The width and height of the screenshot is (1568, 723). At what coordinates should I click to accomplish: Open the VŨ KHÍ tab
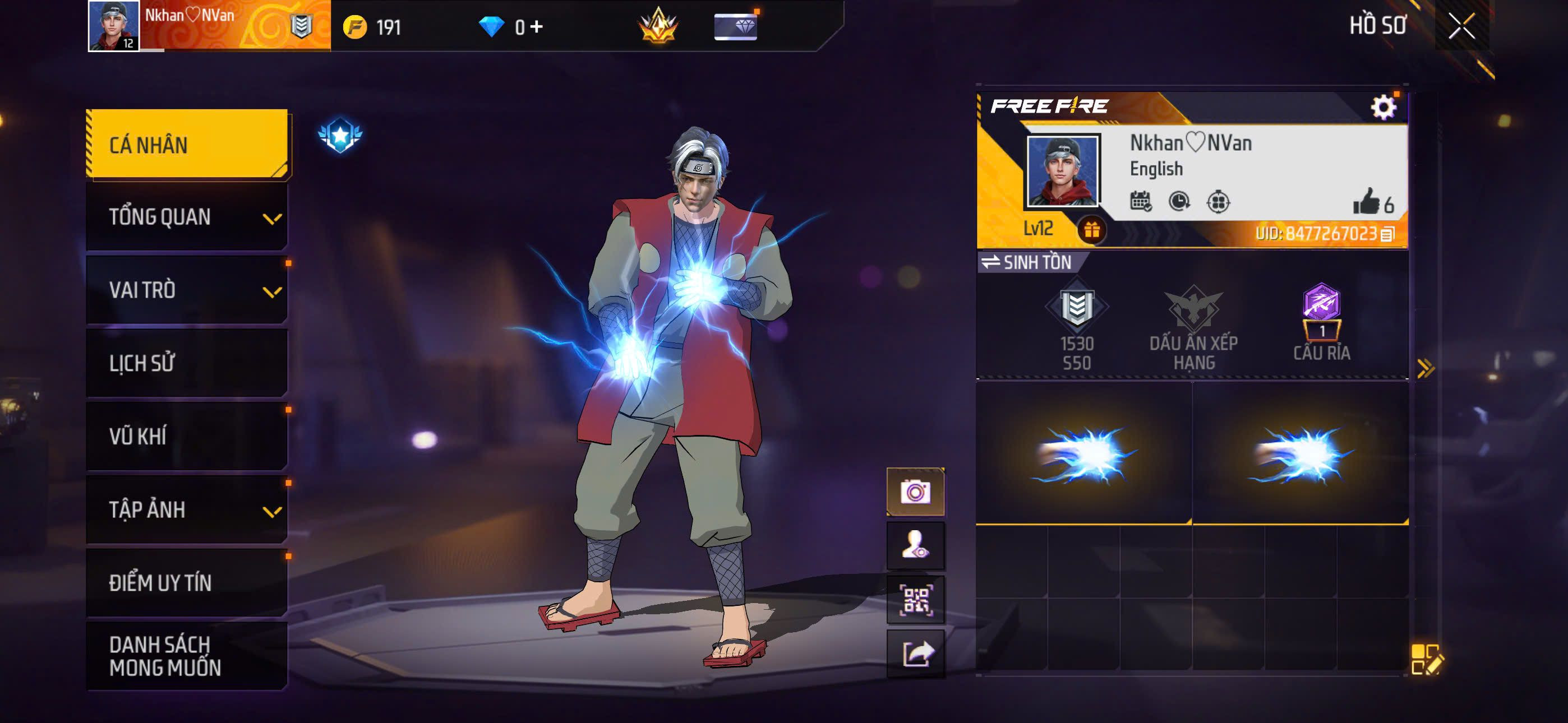coord(186,437)
